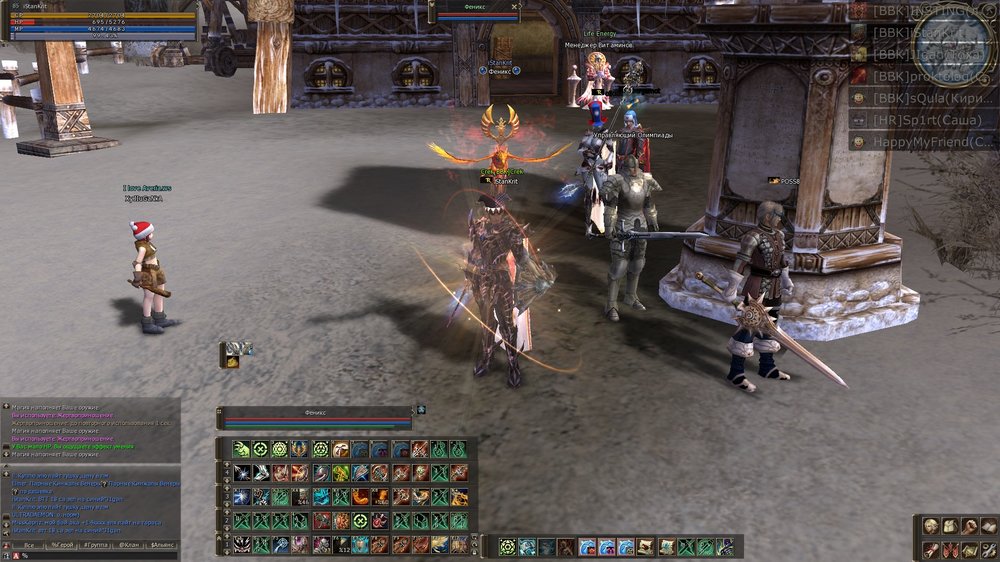Open the %Герой chat tab

click(x=63, y=546)
